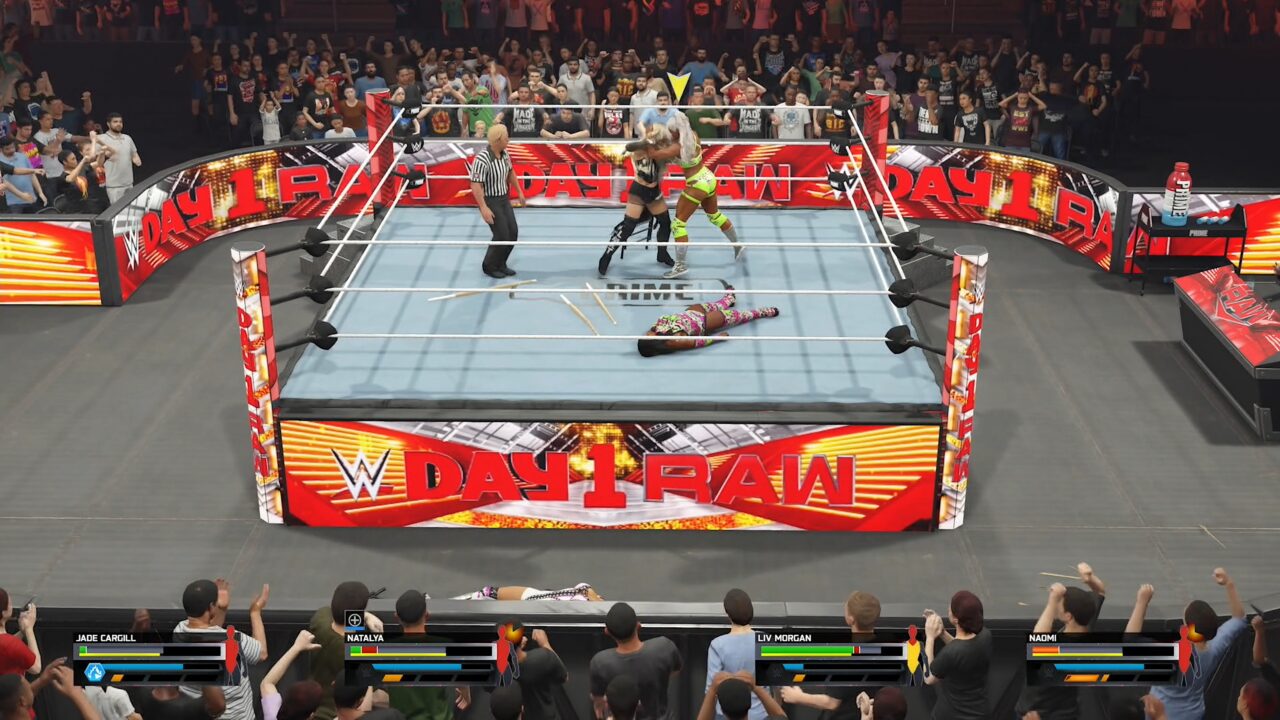Click Jade Cargill's blue stamina bar
This screenshot has height=720, width=1280.
point(144,666)
